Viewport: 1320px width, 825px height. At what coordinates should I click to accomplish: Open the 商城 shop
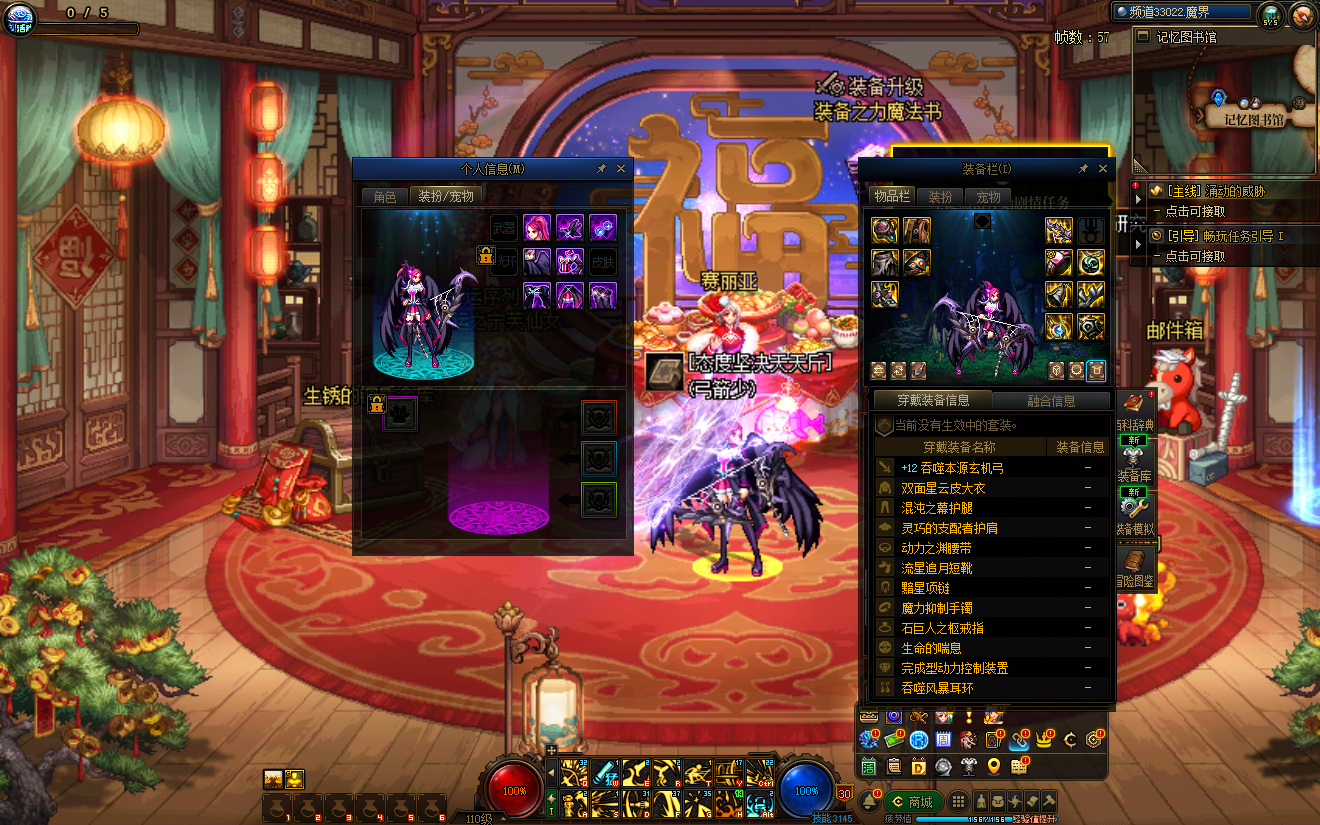913,802
